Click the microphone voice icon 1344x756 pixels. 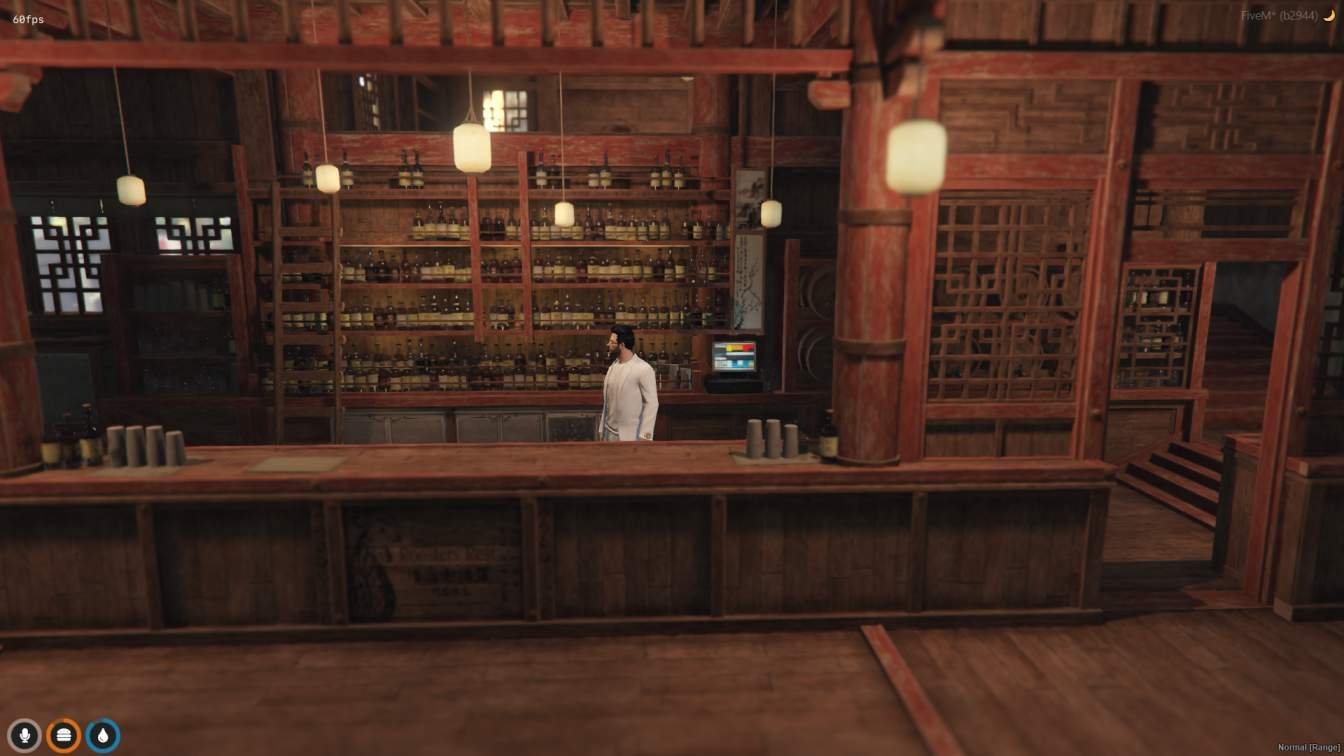click(x=24, y=736)
